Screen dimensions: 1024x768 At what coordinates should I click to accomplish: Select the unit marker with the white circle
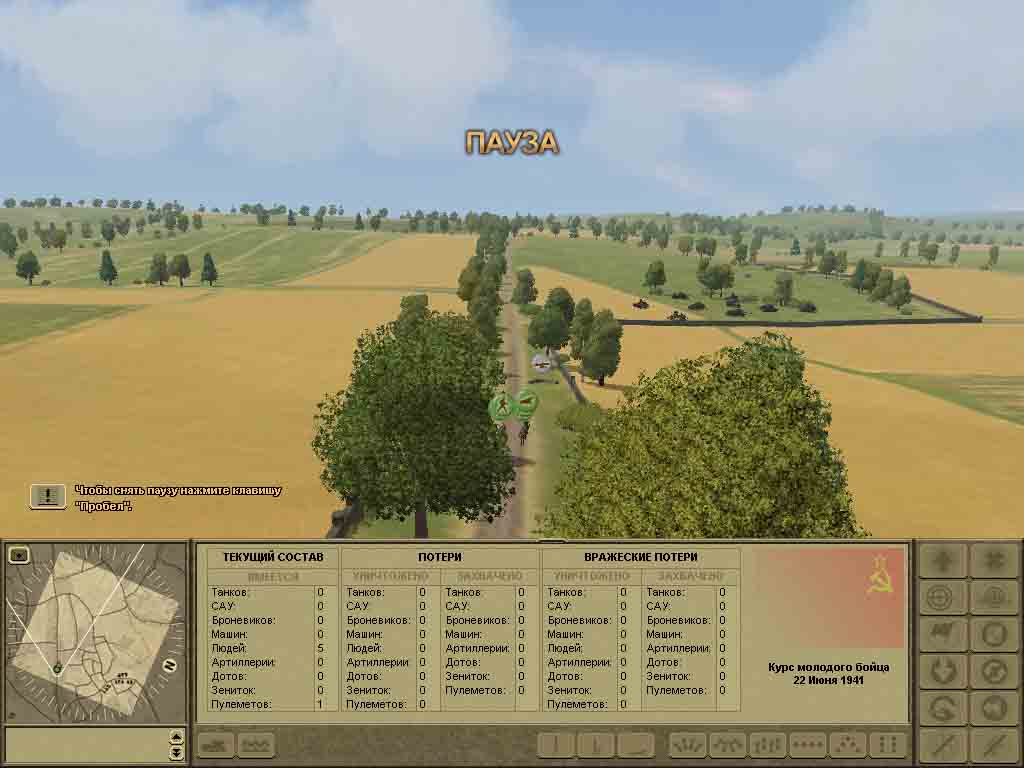(x=541, y=365)
